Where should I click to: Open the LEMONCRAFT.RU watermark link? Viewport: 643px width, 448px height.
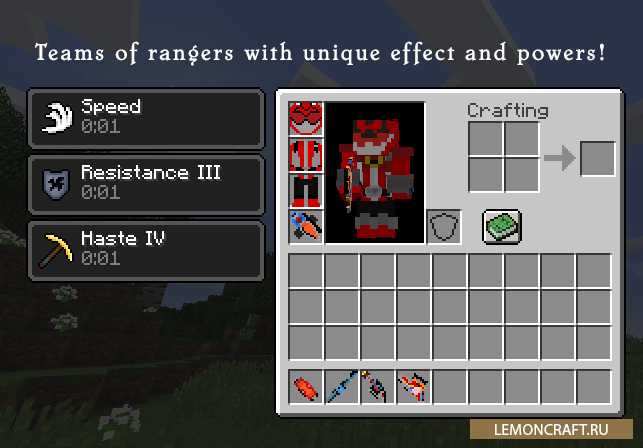563,428
